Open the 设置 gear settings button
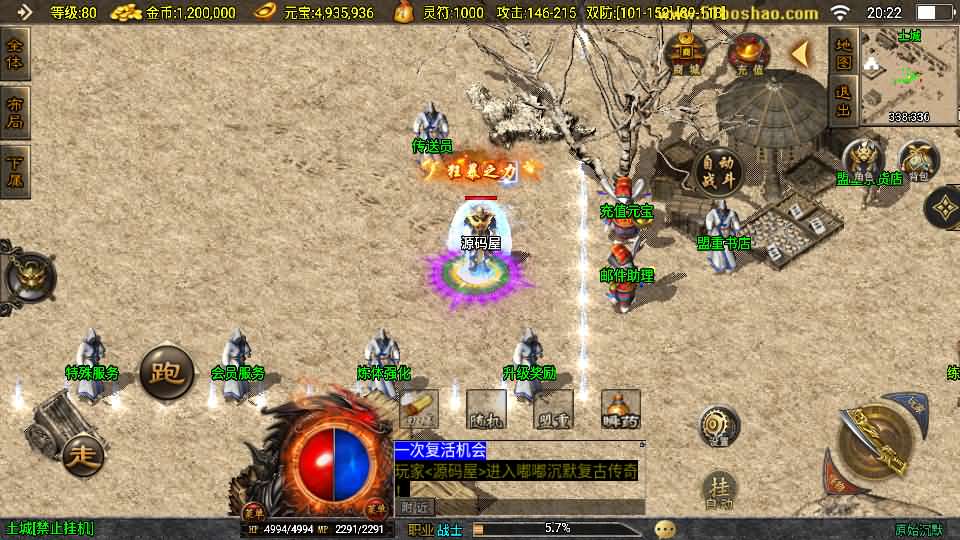This screenshot has height=540, width=960. [718, 425]
